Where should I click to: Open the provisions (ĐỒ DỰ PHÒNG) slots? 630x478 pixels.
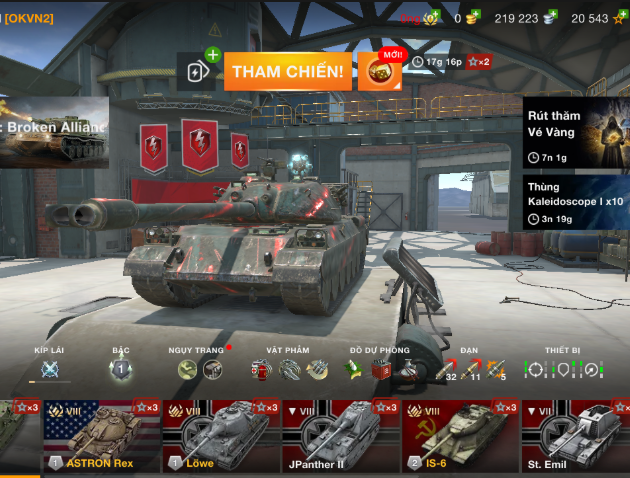(x=379, y=368)
